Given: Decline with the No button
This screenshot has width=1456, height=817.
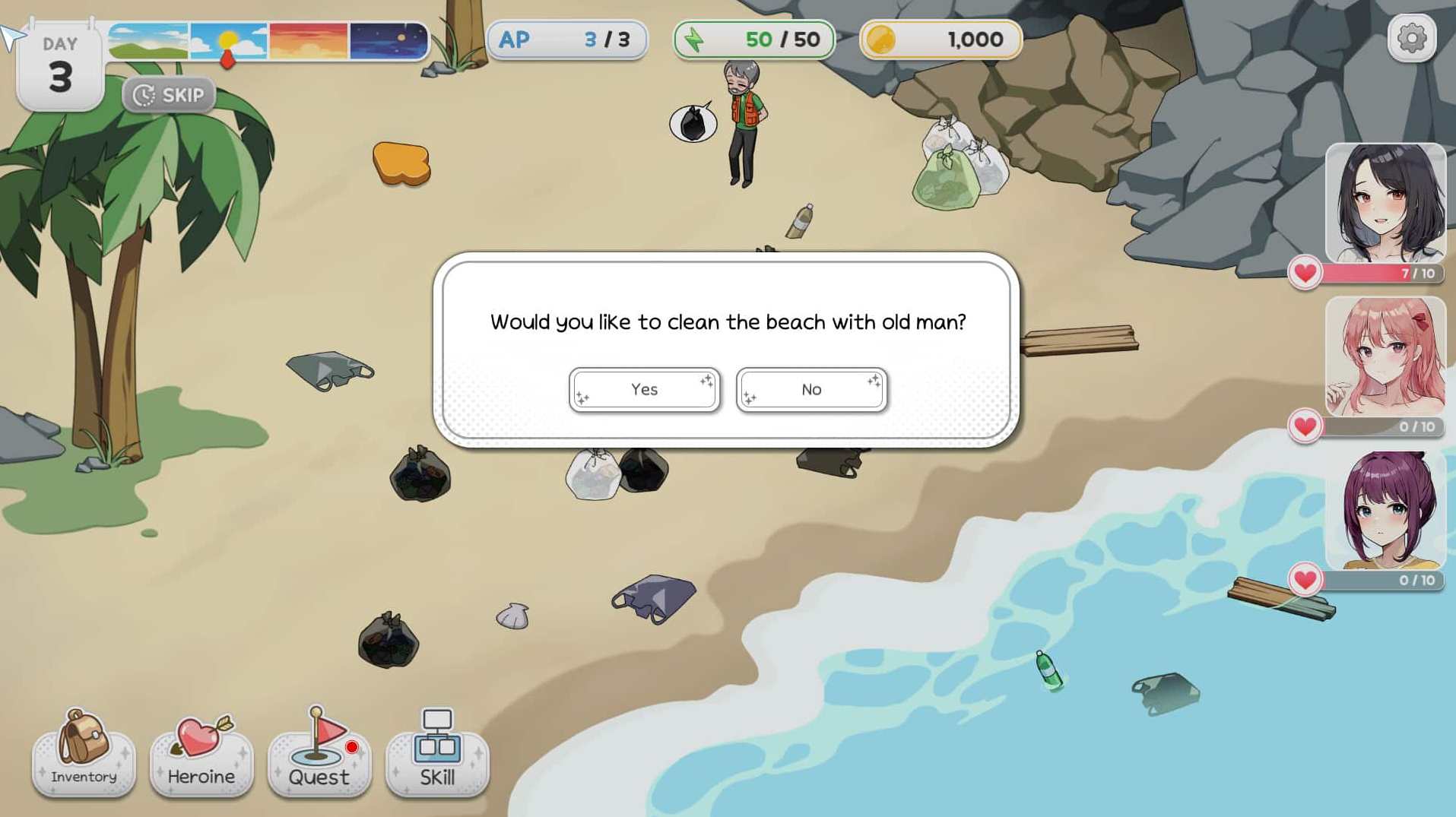Looking at the screenshot, I should [811, 390].
